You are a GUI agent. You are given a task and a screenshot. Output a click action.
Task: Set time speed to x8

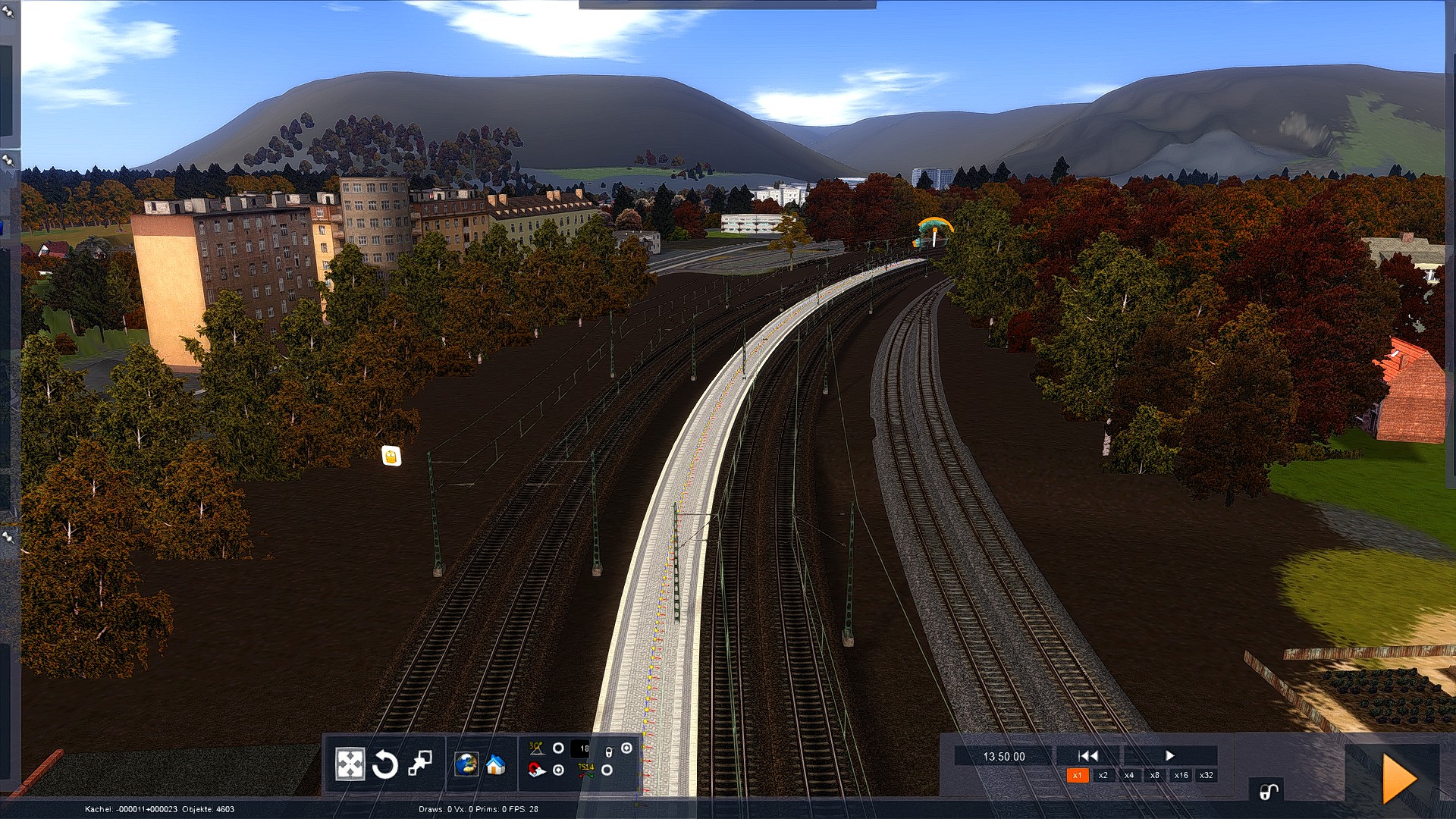coord(1154,775)
